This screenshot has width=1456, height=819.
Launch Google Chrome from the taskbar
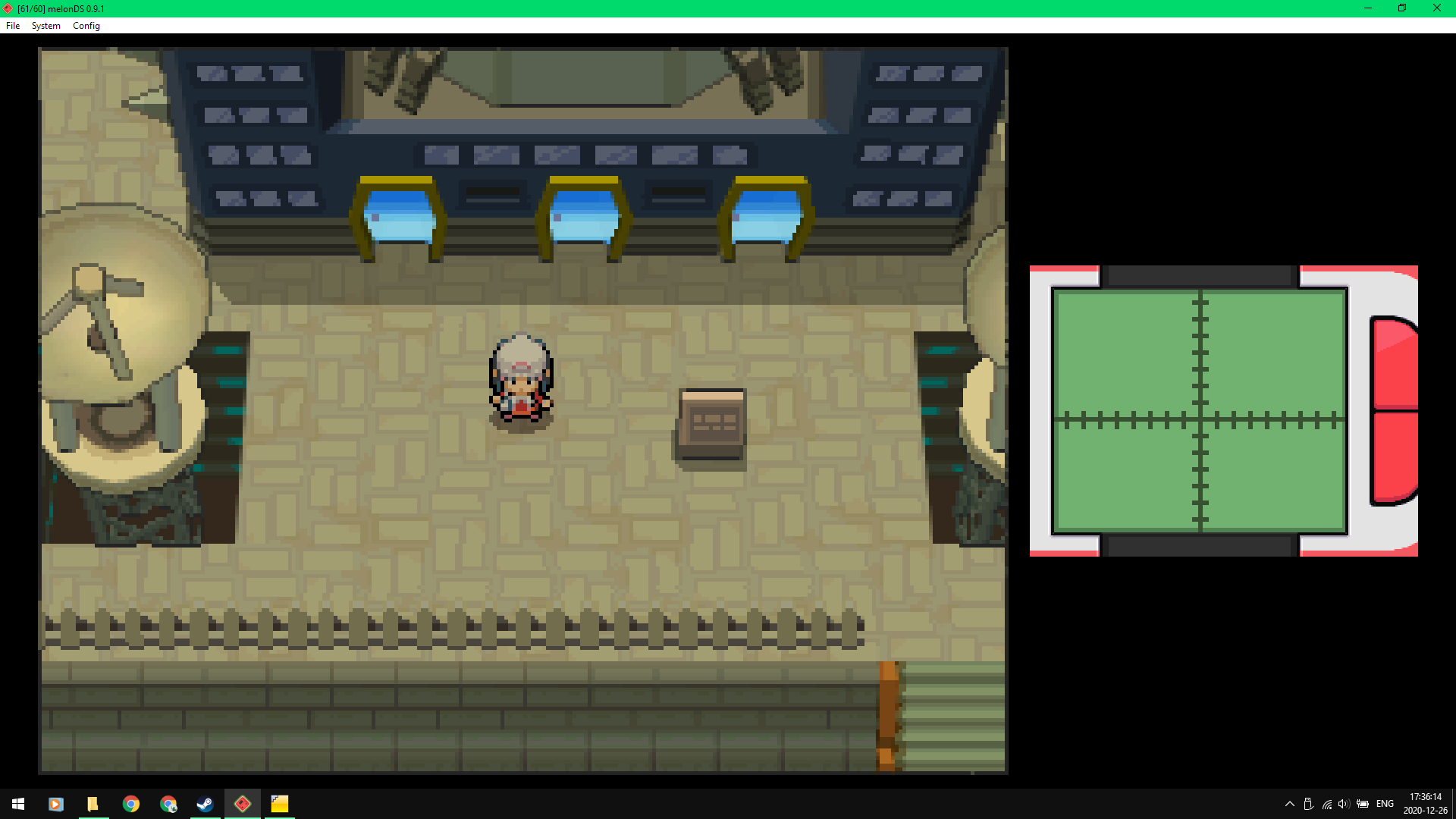click(132, 804)
